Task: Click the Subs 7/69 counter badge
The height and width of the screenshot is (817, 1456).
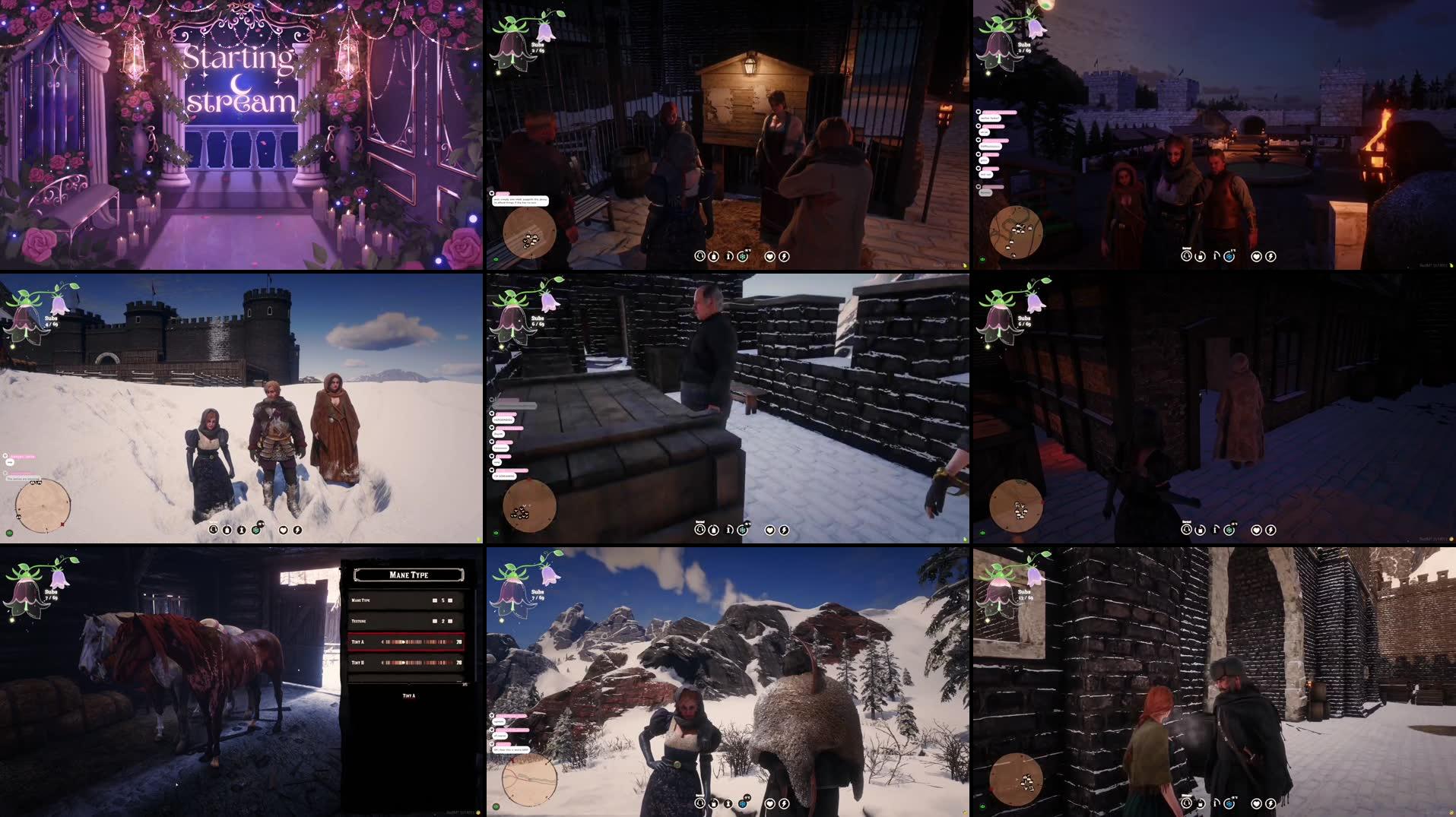Action: click(x=538, y=594)
